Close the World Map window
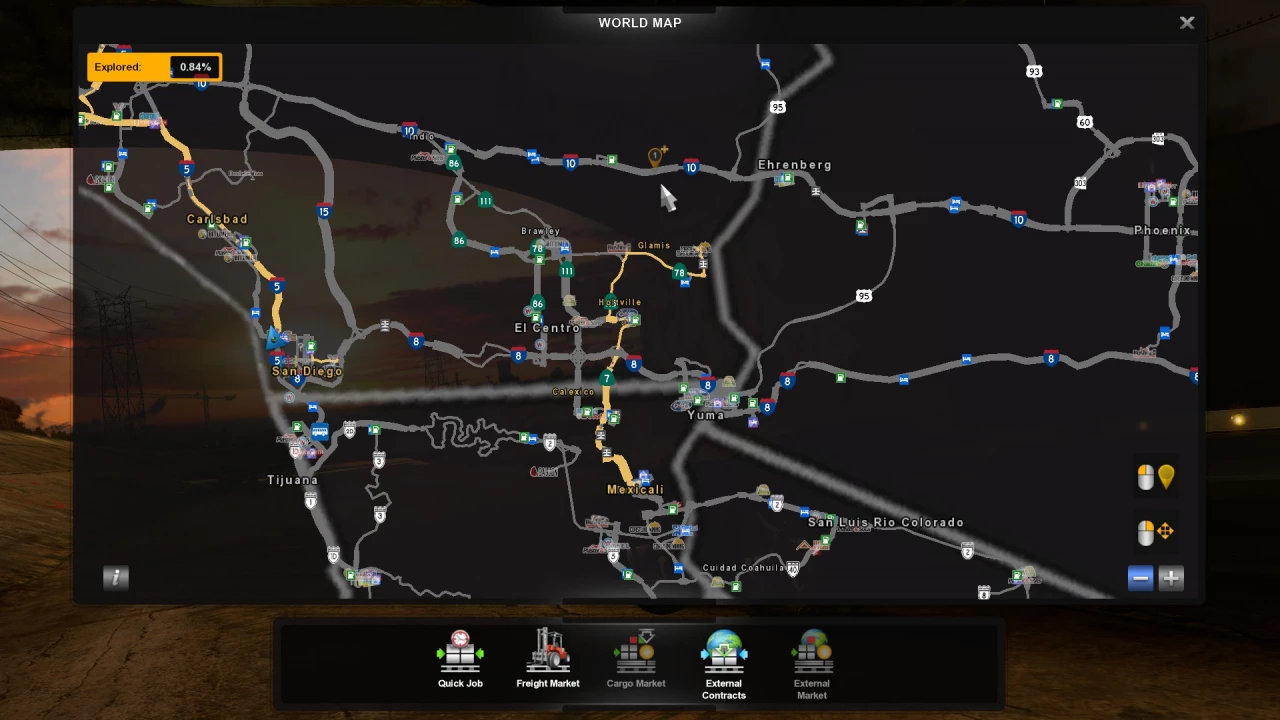The width and height of the screenshot is (1280, 720). point(1187,22)
